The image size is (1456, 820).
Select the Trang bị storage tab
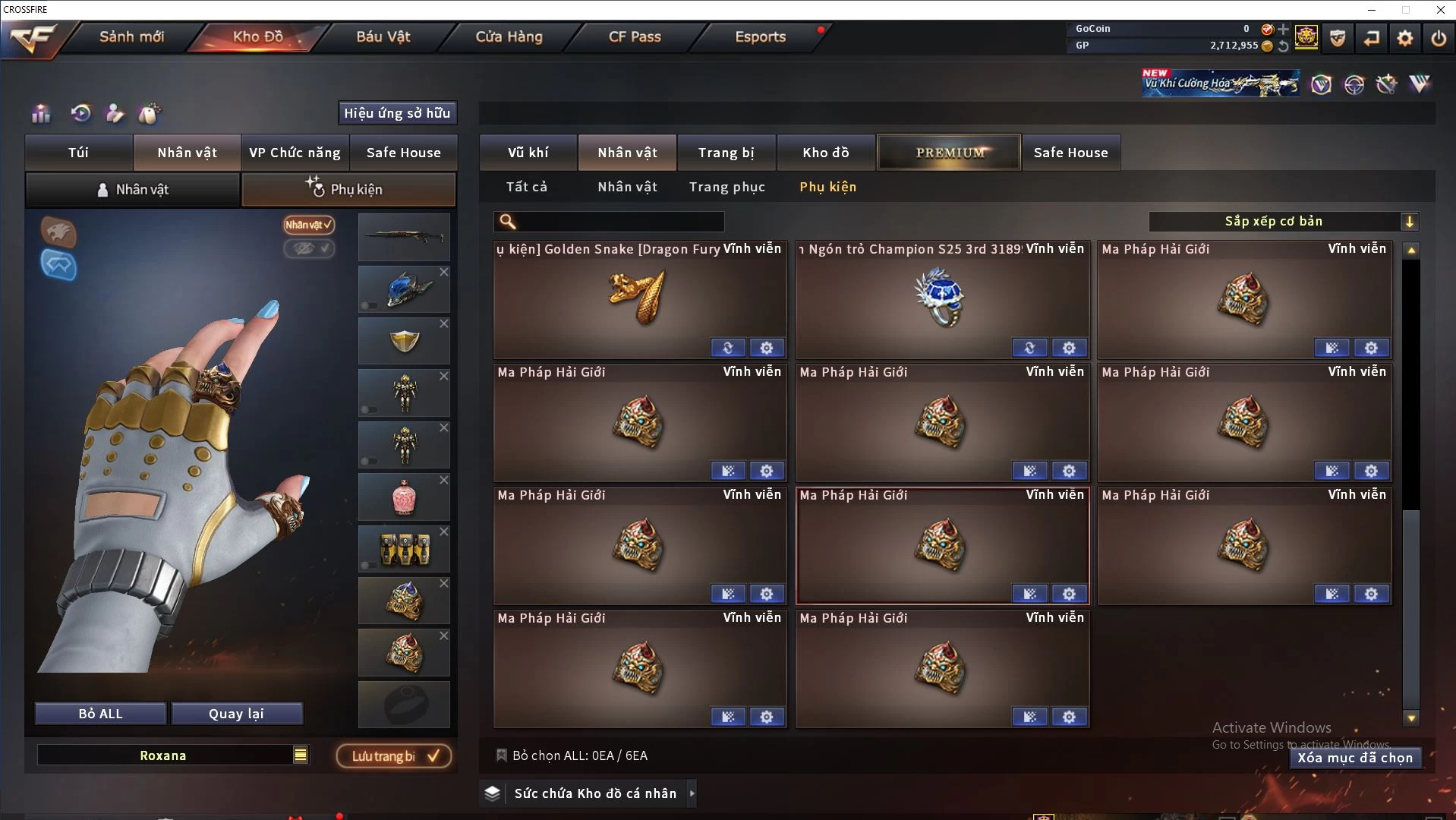726,153
